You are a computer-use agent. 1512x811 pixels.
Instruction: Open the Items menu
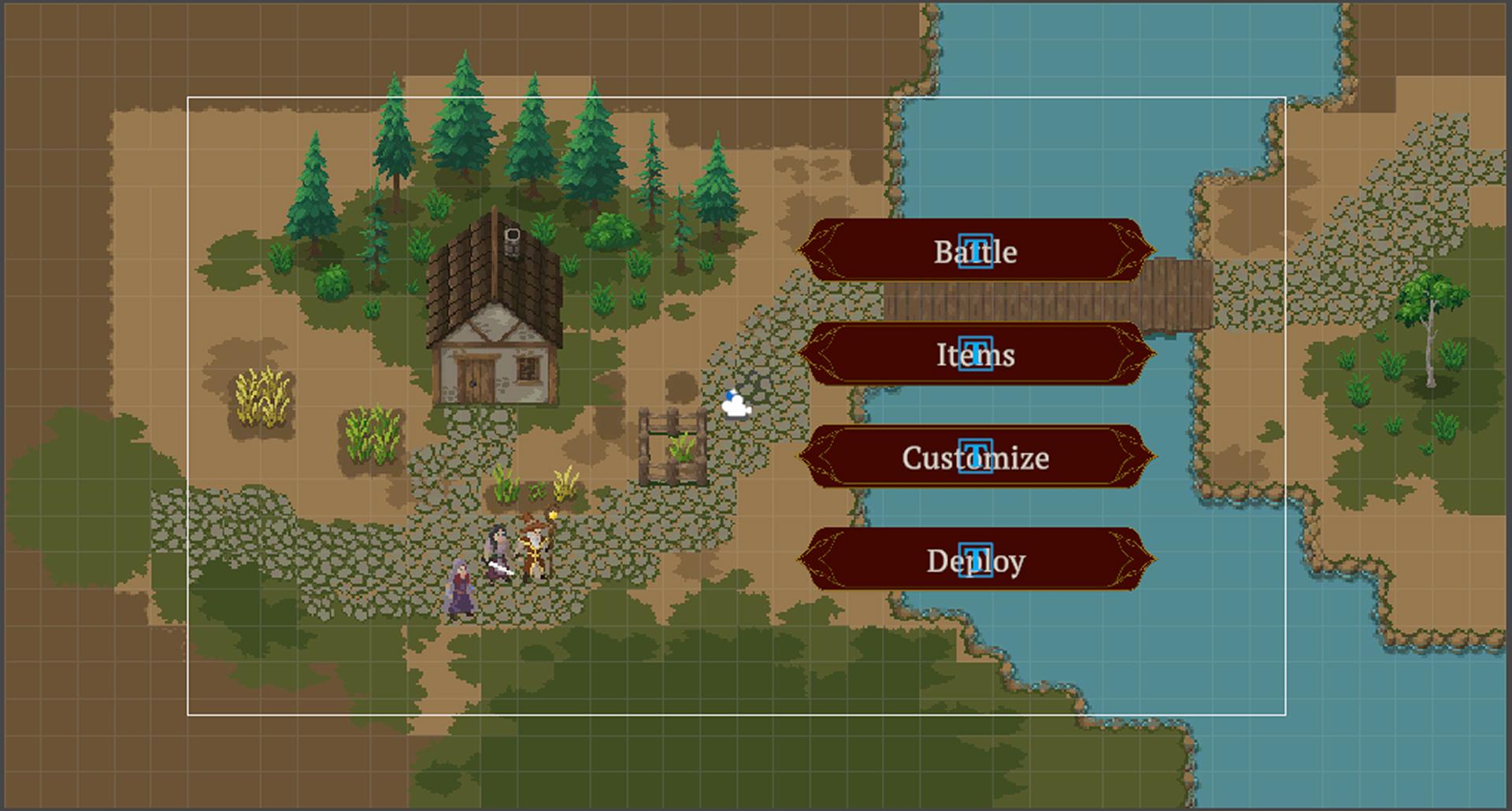pos(976,354)
